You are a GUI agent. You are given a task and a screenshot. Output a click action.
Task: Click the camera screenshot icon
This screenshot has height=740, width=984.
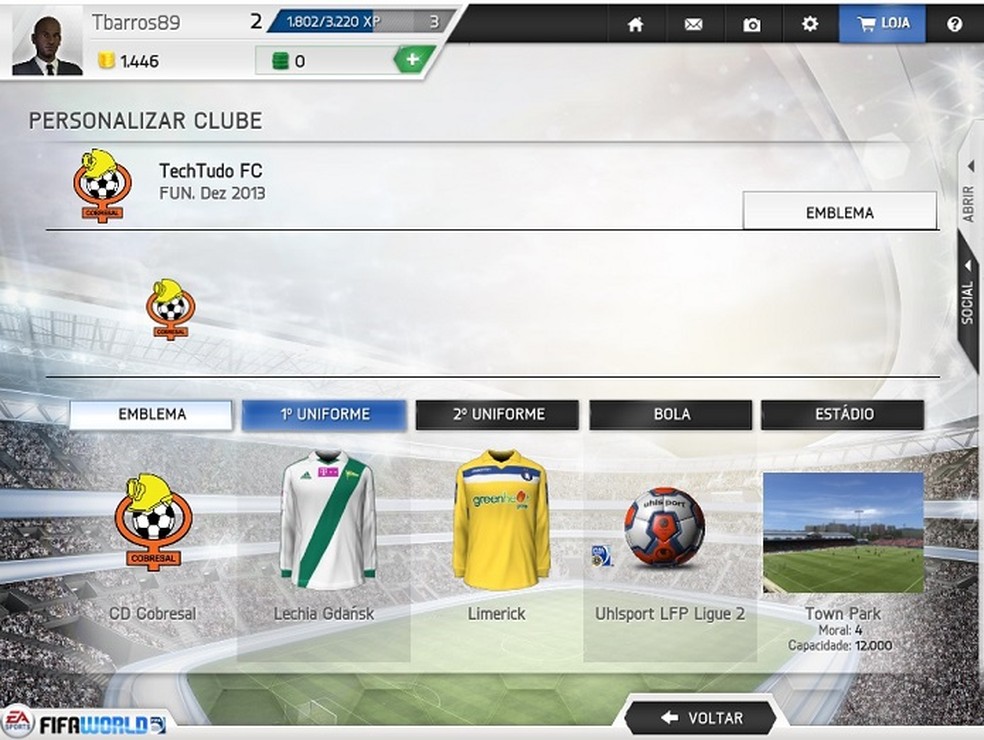pos(751,24)
